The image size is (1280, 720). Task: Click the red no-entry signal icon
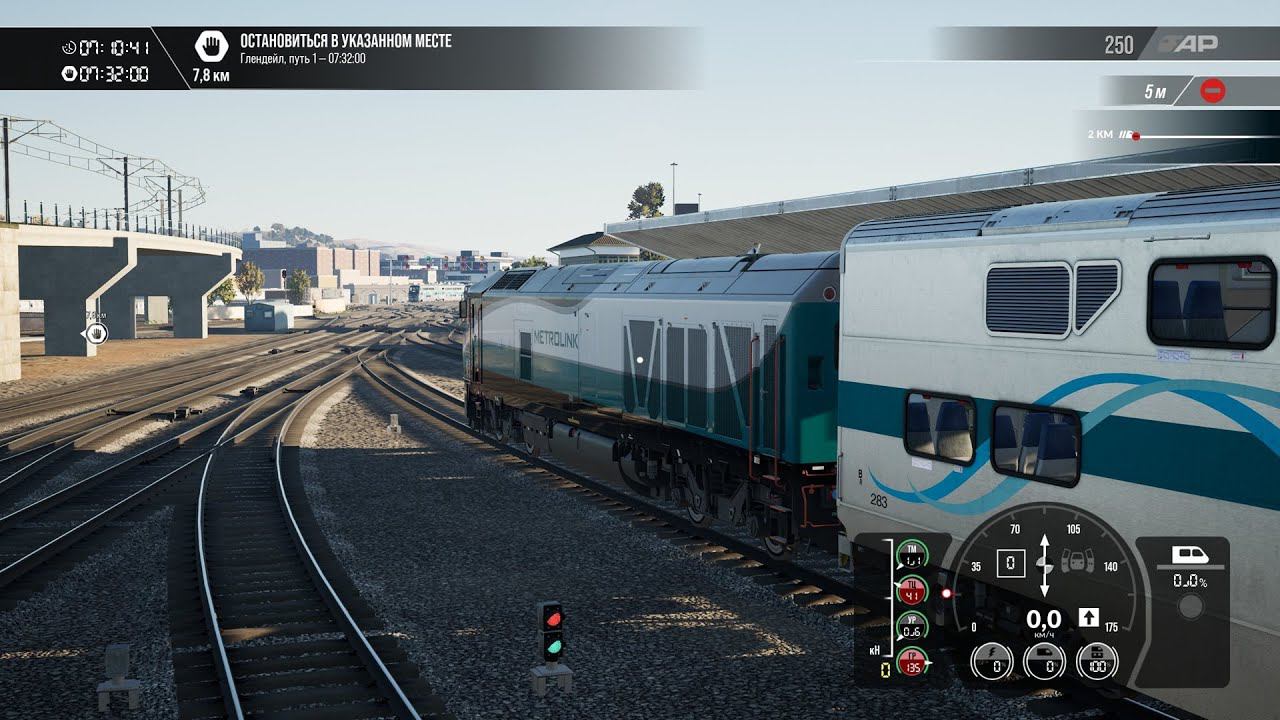(1212, 91)
